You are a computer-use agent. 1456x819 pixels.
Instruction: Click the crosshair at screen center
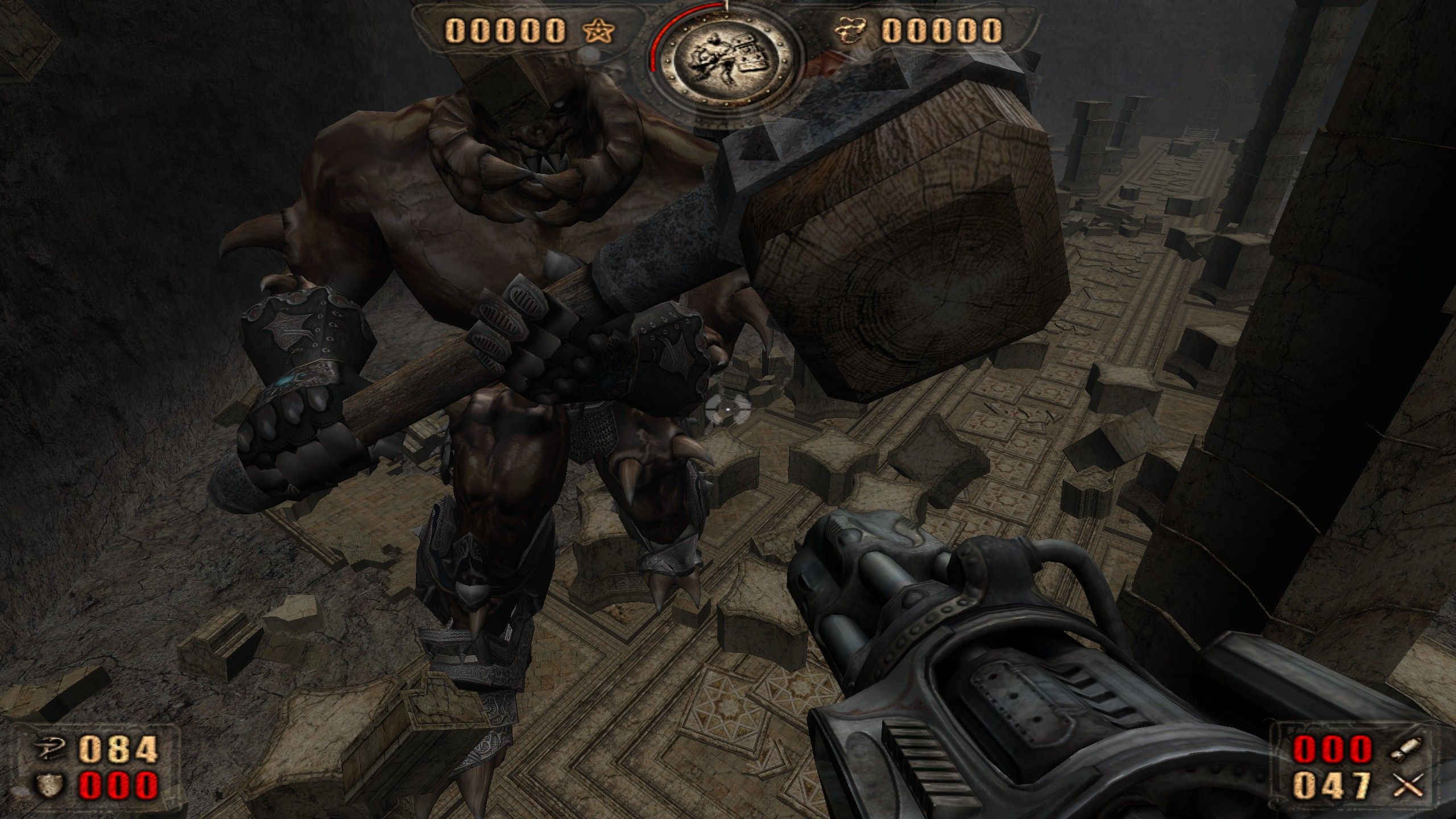tap(728, 409)
